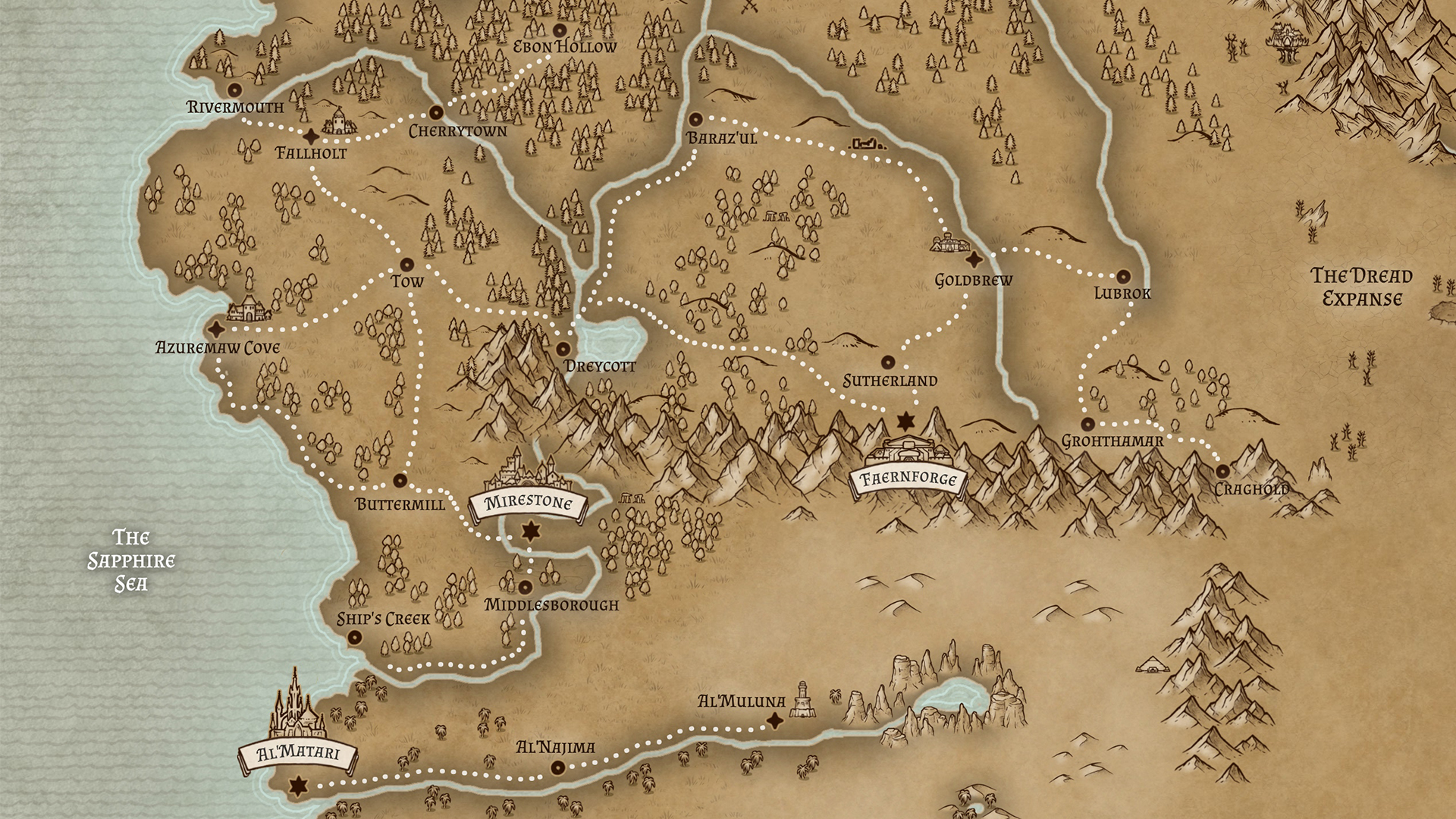Select the Craghold map node
This screenshot has height=819, width=1456.
pos(1222,471)
